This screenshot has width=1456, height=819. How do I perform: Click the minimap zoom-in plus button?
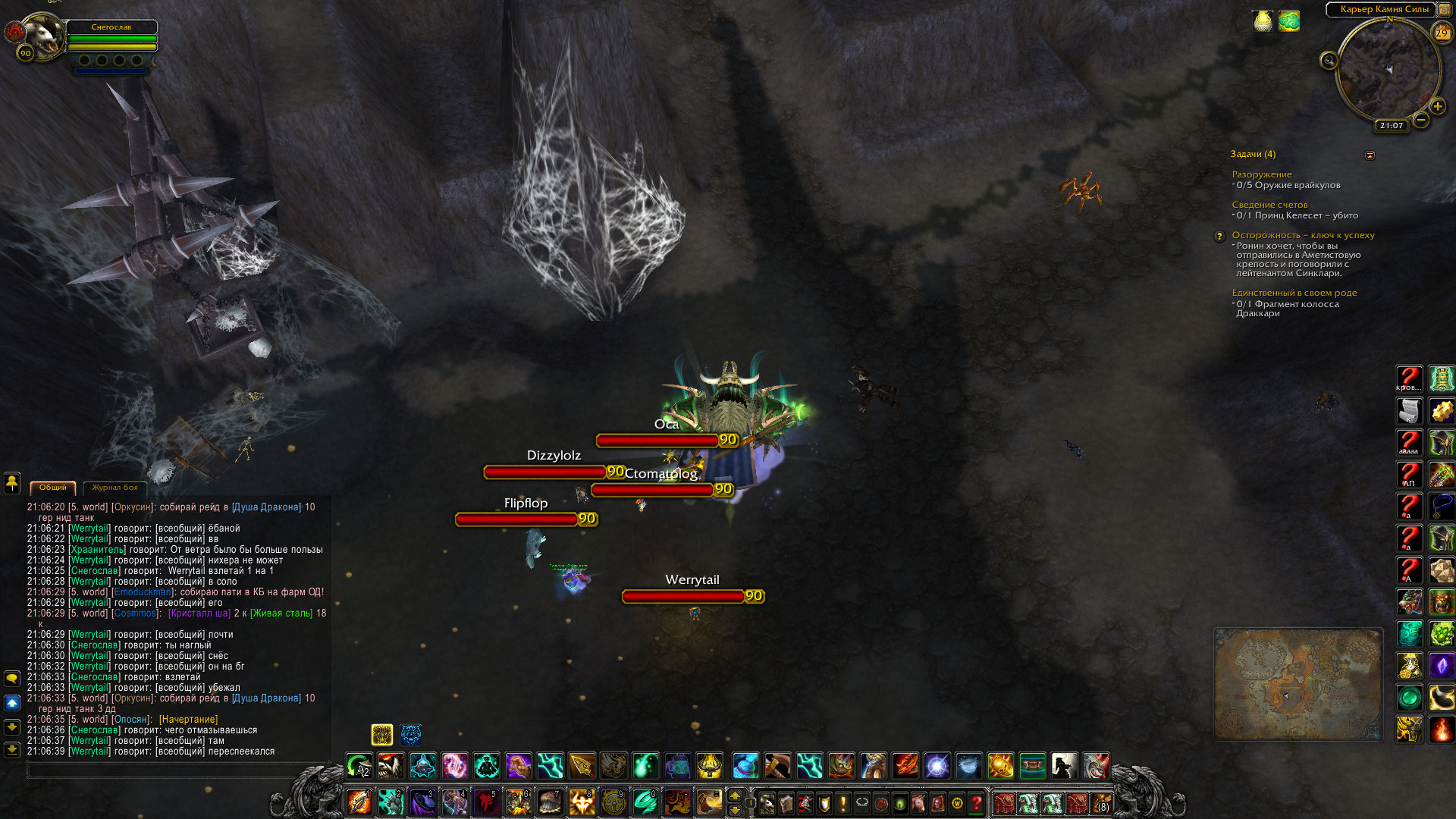coord(1437,107)
